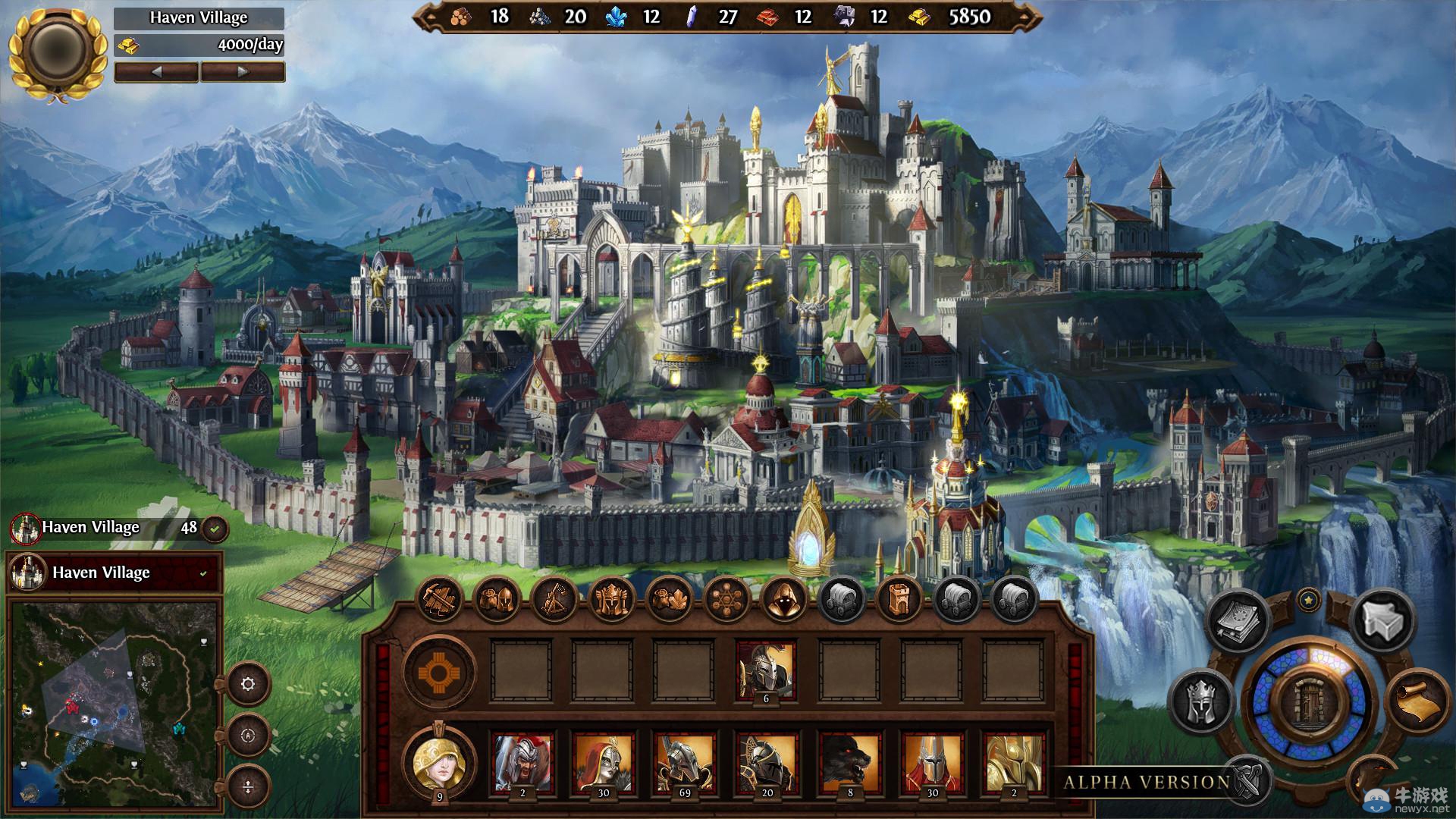This screenshot has width=1456, height=819.
Task: Open the tower fortification icon
Action: pyautogui.click(x=899, y=601)
